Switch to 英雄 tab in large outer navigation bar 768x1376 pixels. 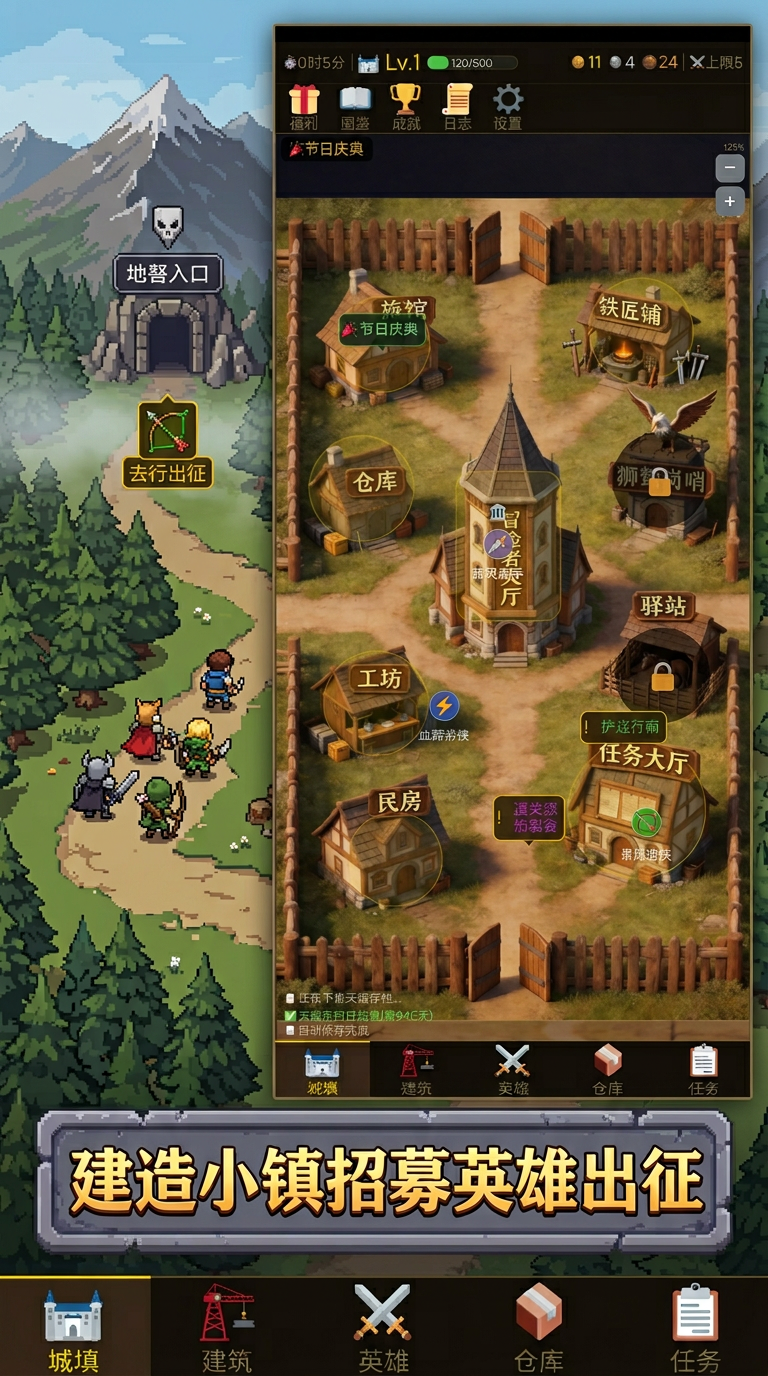383,1326
